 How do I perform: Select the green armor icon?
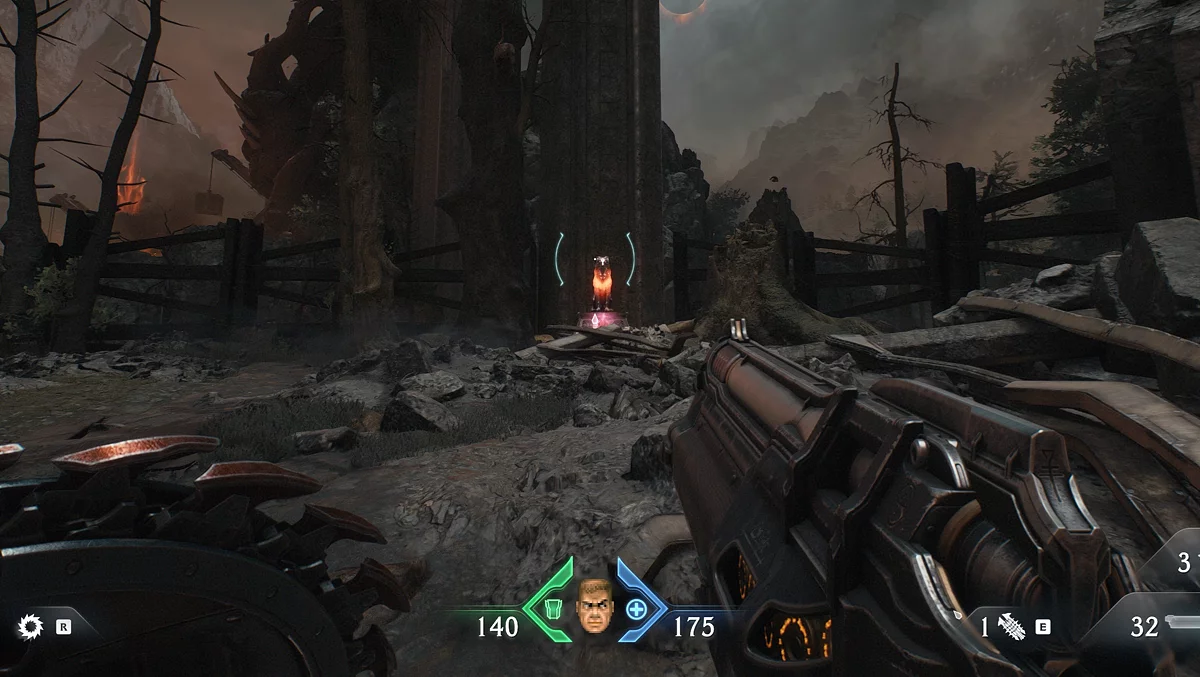(553, 609)
